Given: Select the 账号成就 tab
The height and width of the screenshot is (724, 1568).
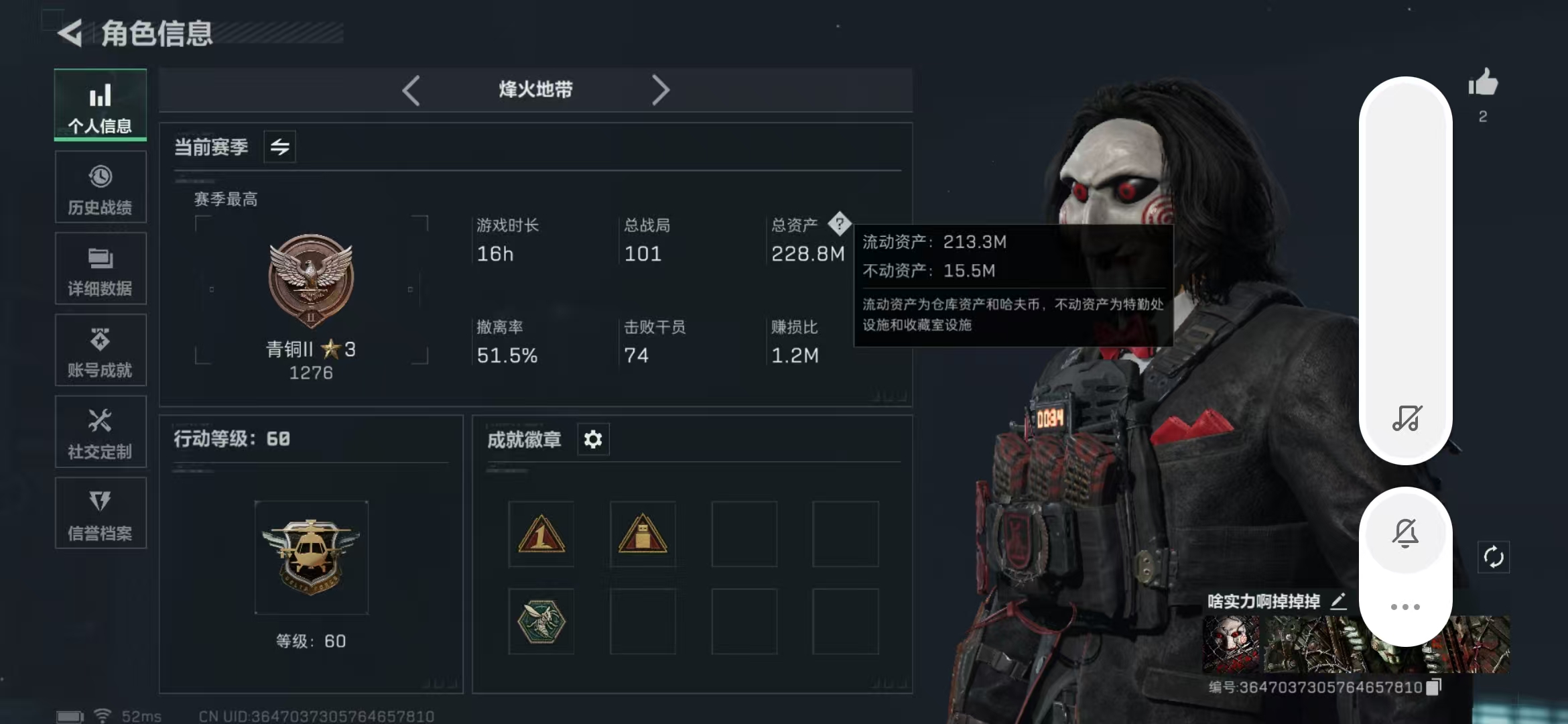Looking at the screenshot, I should (101, 351).
